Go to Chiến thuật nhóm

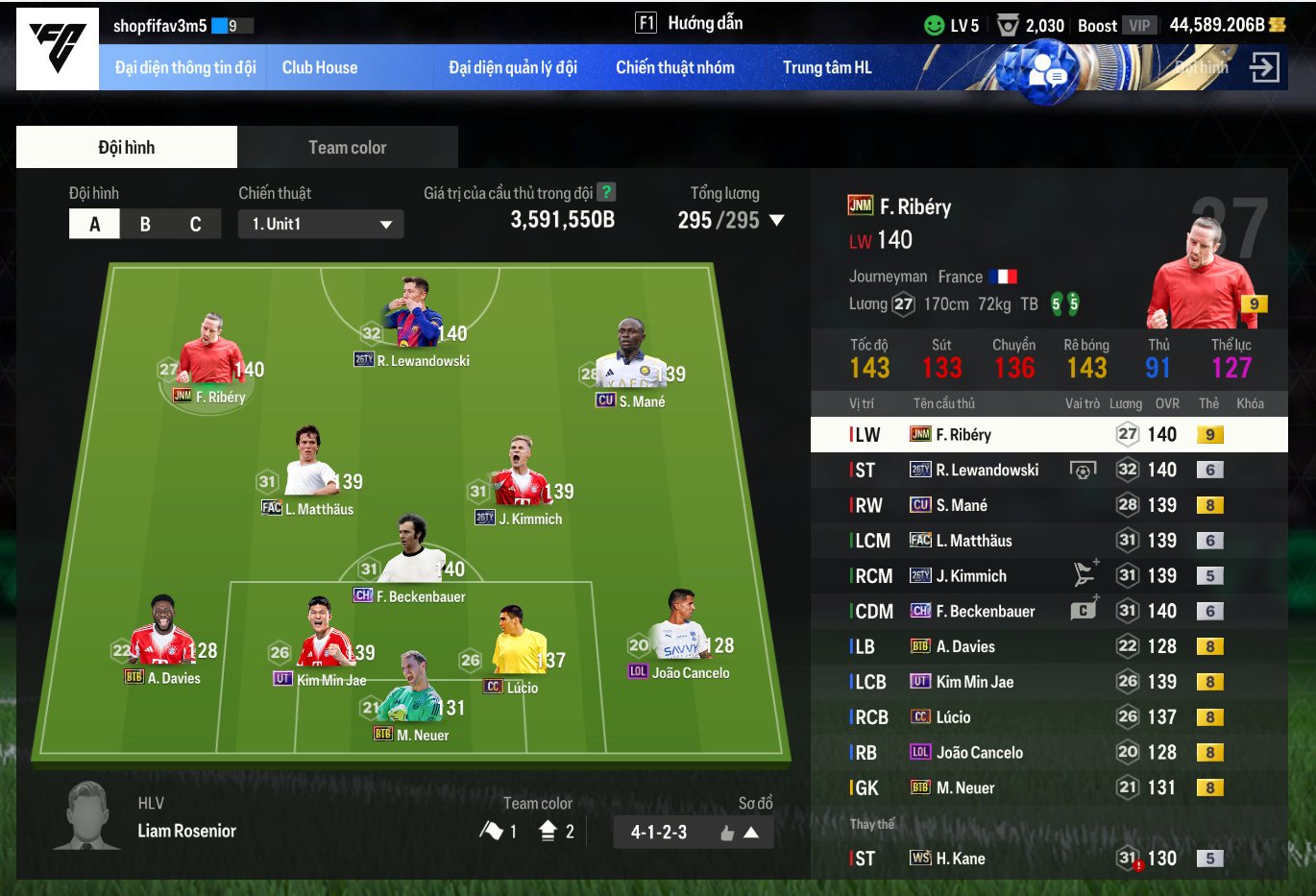675,67
